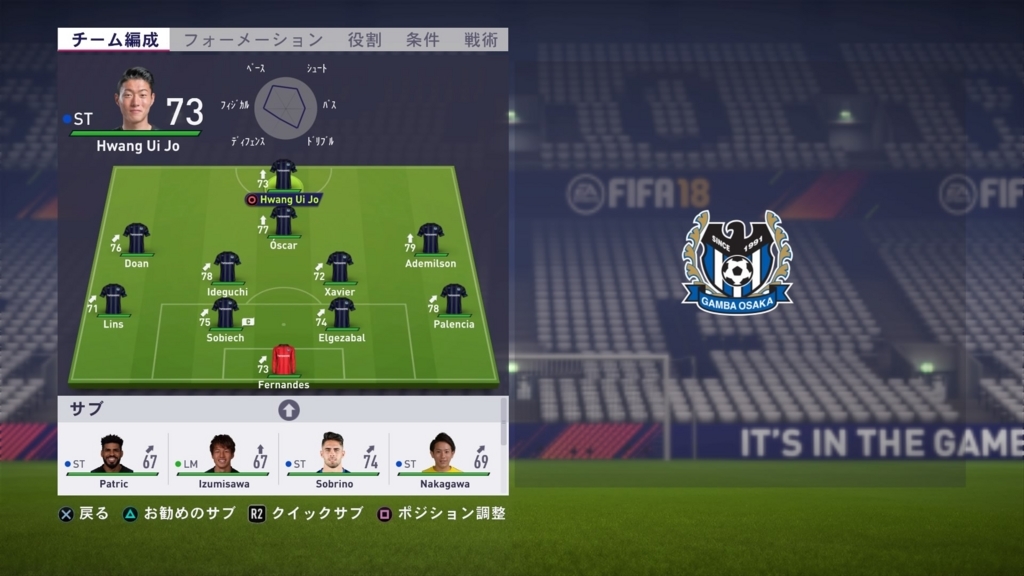This screenshot has height=576, width=1024.
Task: Show the 戦術 tab
Action: point(481,40)
